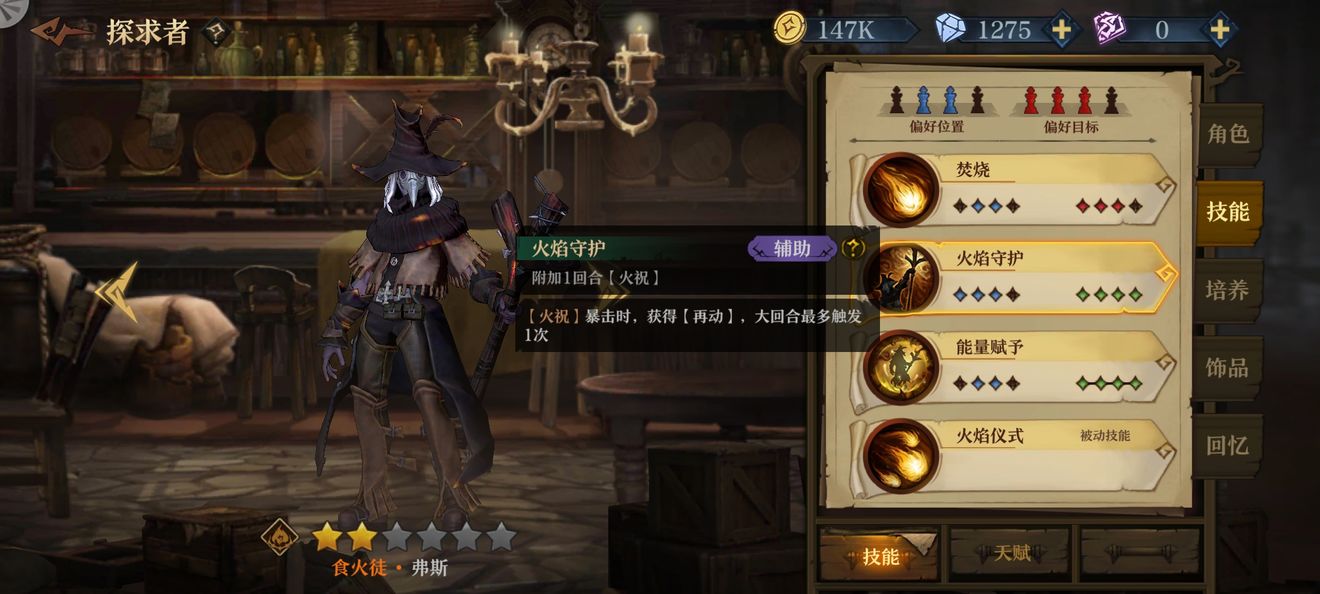Click the character class emblem beside the stars
1320x594 pixels.
[280, 537]
